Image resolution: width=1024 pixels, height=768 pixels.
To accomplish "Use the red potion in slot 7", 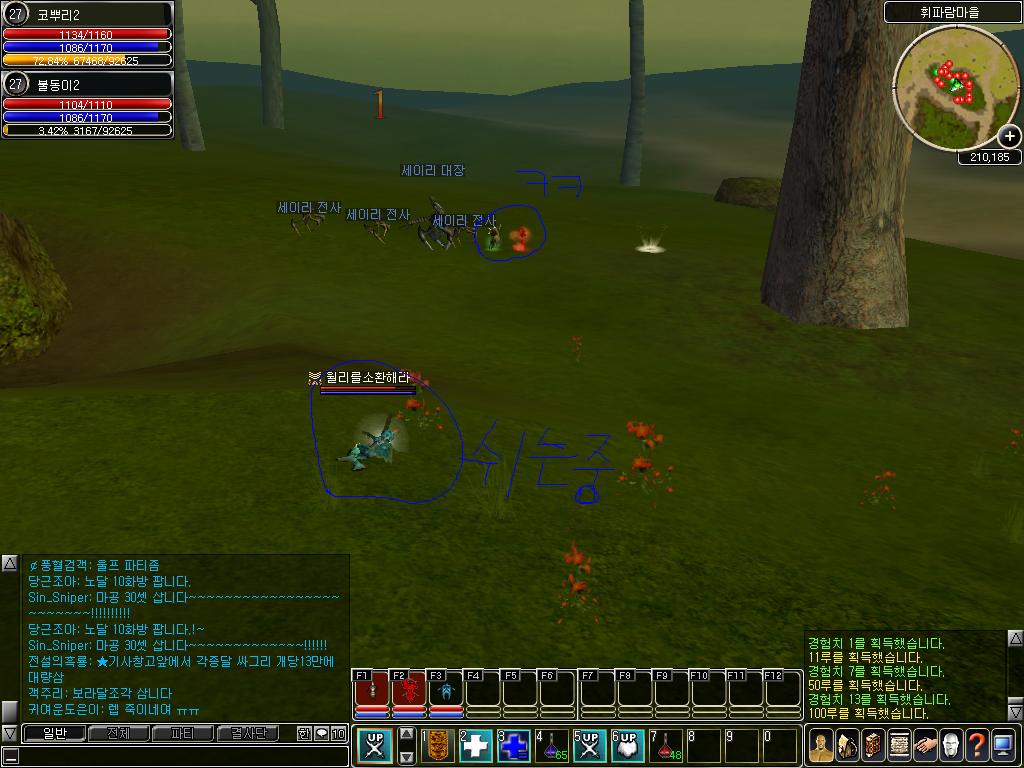I will pos(665,745).
